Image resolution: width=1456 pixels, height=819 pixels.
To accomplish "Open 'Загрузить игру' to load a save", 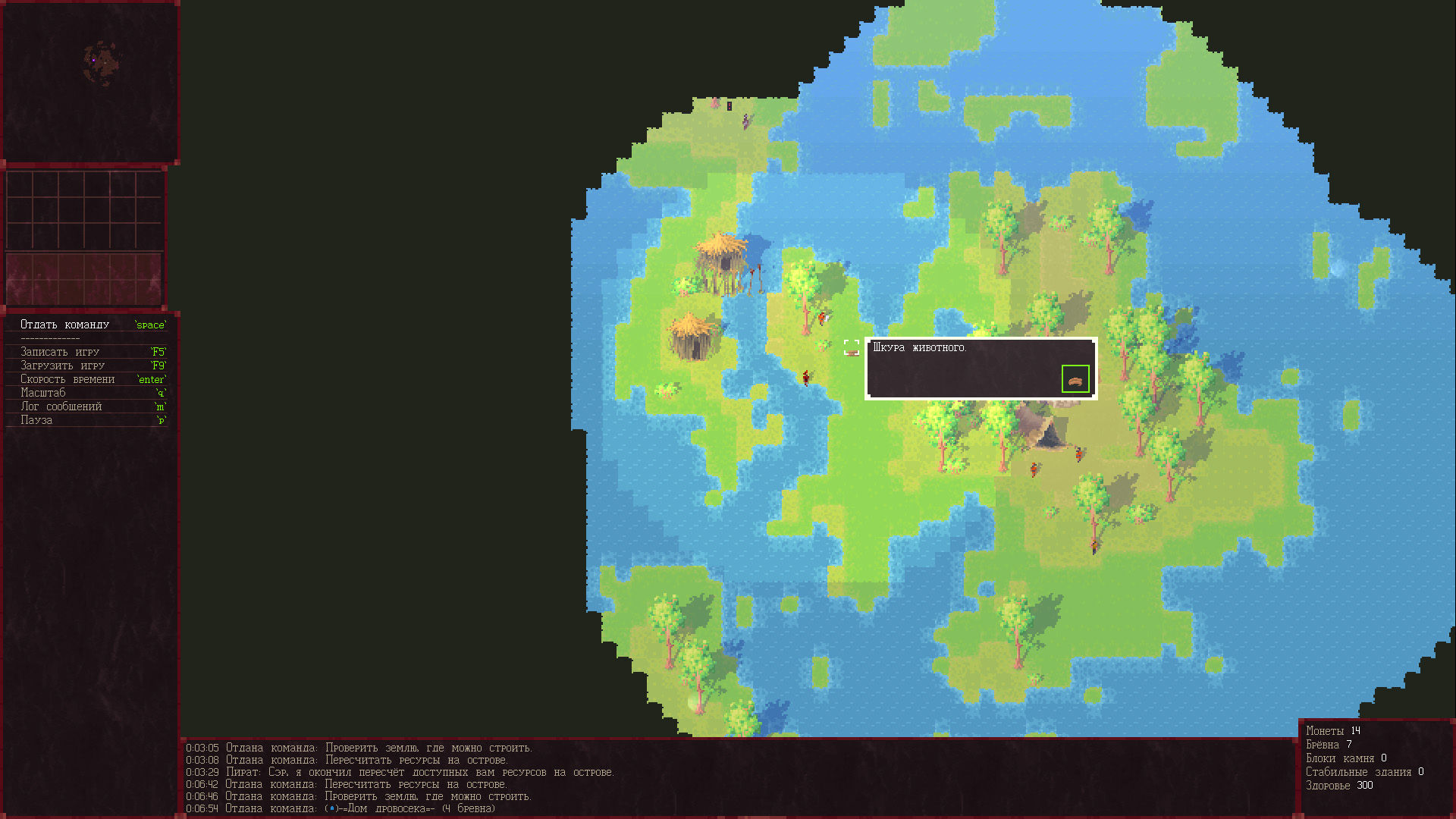I will pos(62,366).
